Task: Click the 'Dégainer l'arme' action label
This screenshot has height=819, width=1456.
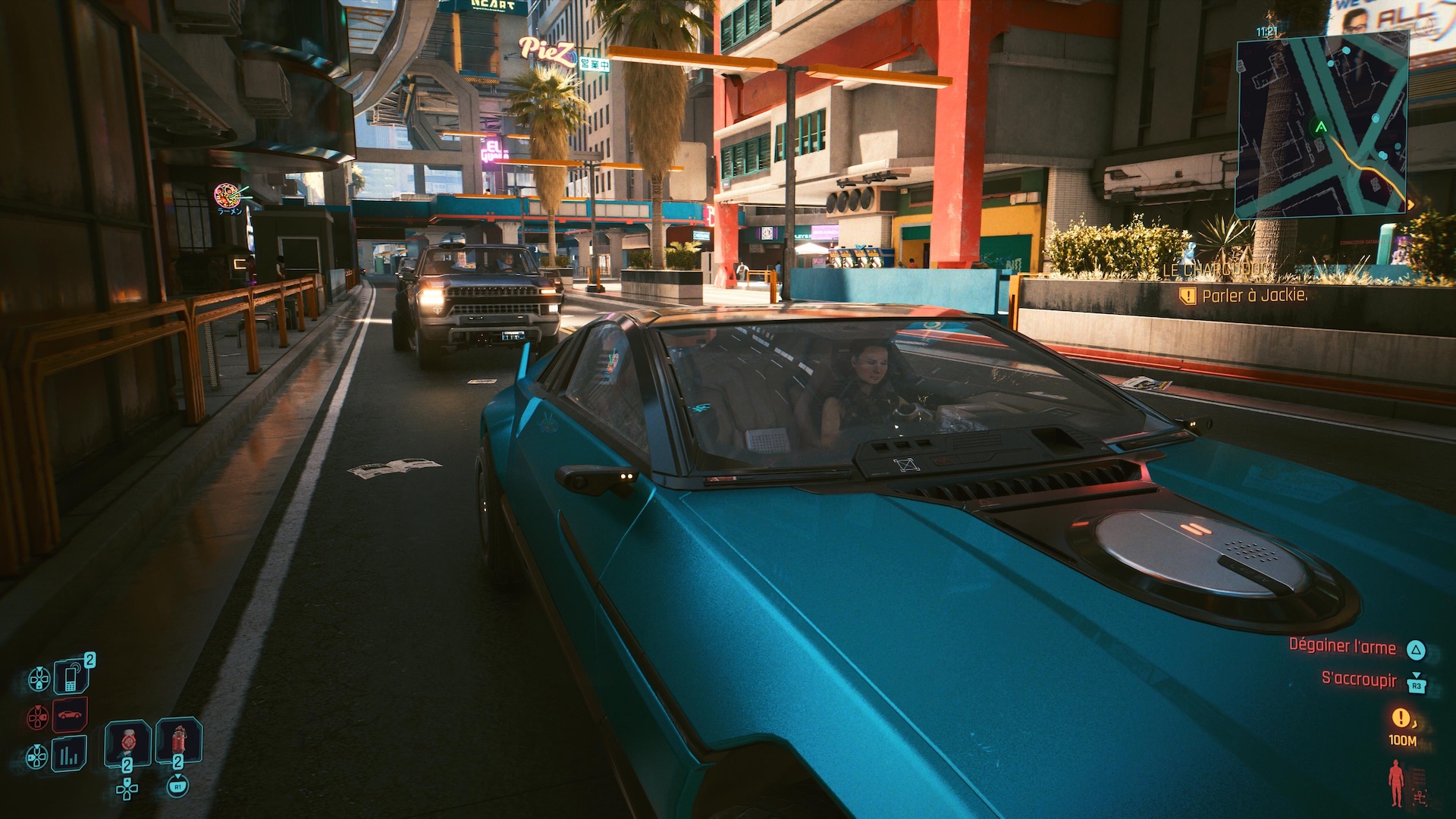Action: tap(1342, 646)
